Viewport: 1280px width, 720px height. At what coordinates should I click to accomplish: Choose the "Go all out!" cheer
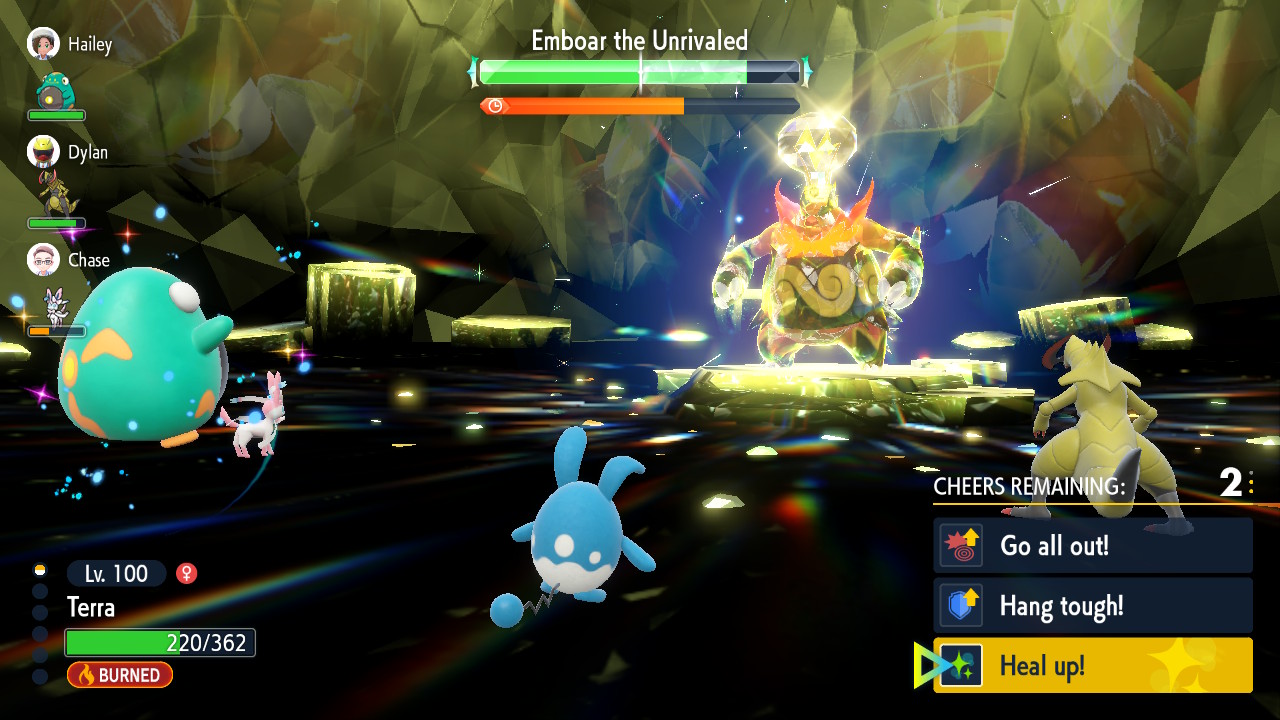point(1092,546)
